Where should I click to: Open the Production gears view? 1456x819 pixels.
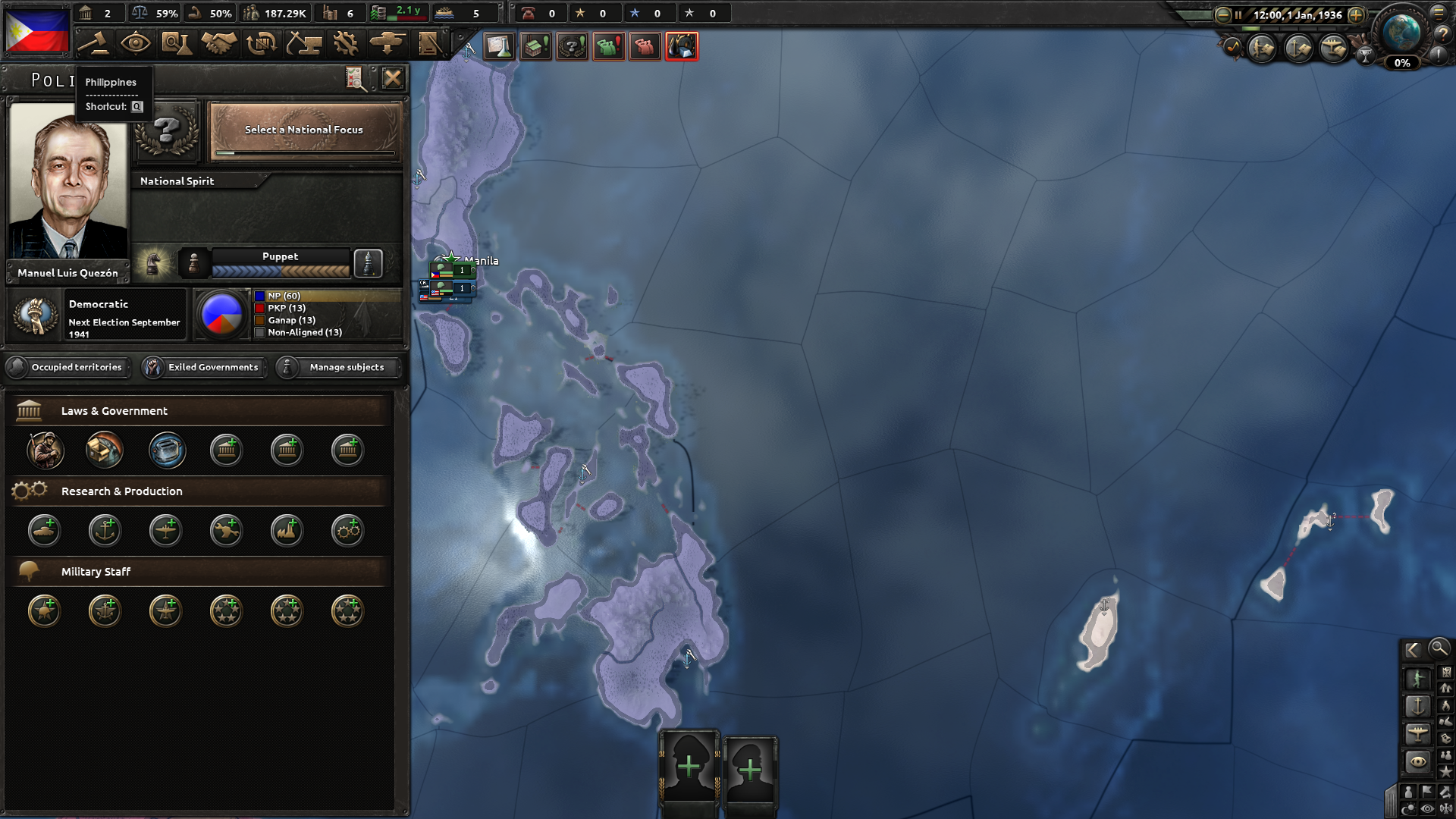point(346,44)
